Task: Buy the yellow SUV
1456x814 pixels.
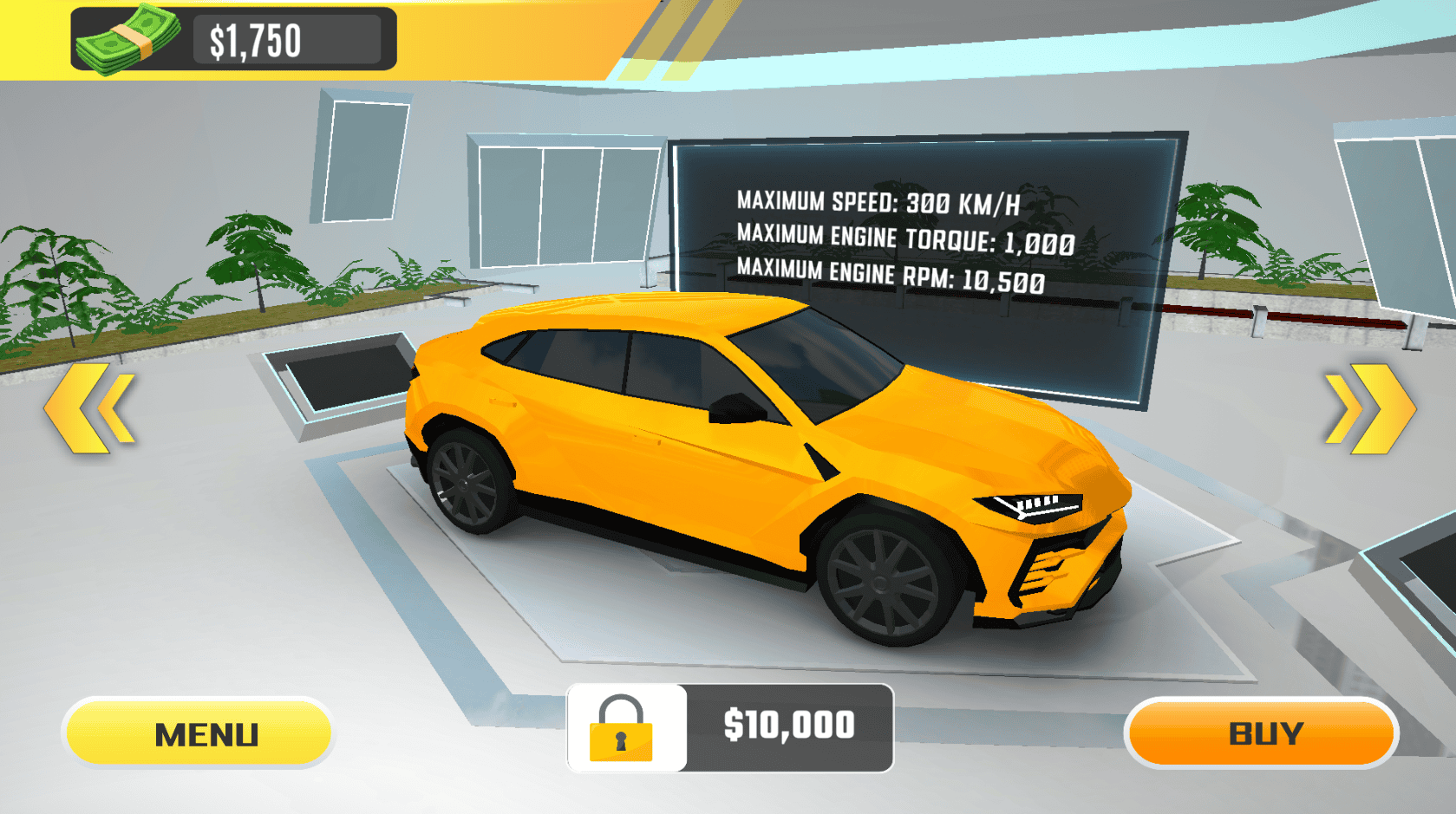Action: (1262, 733)
